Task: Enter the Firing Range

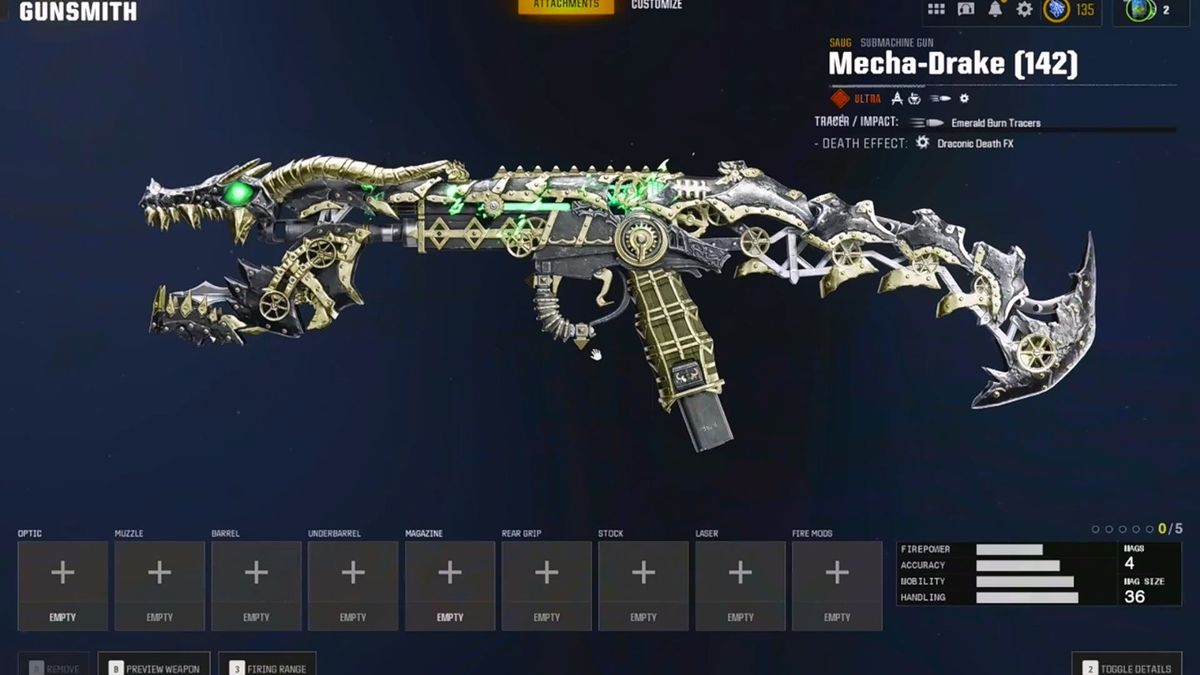Action: [x=267, y=667]
